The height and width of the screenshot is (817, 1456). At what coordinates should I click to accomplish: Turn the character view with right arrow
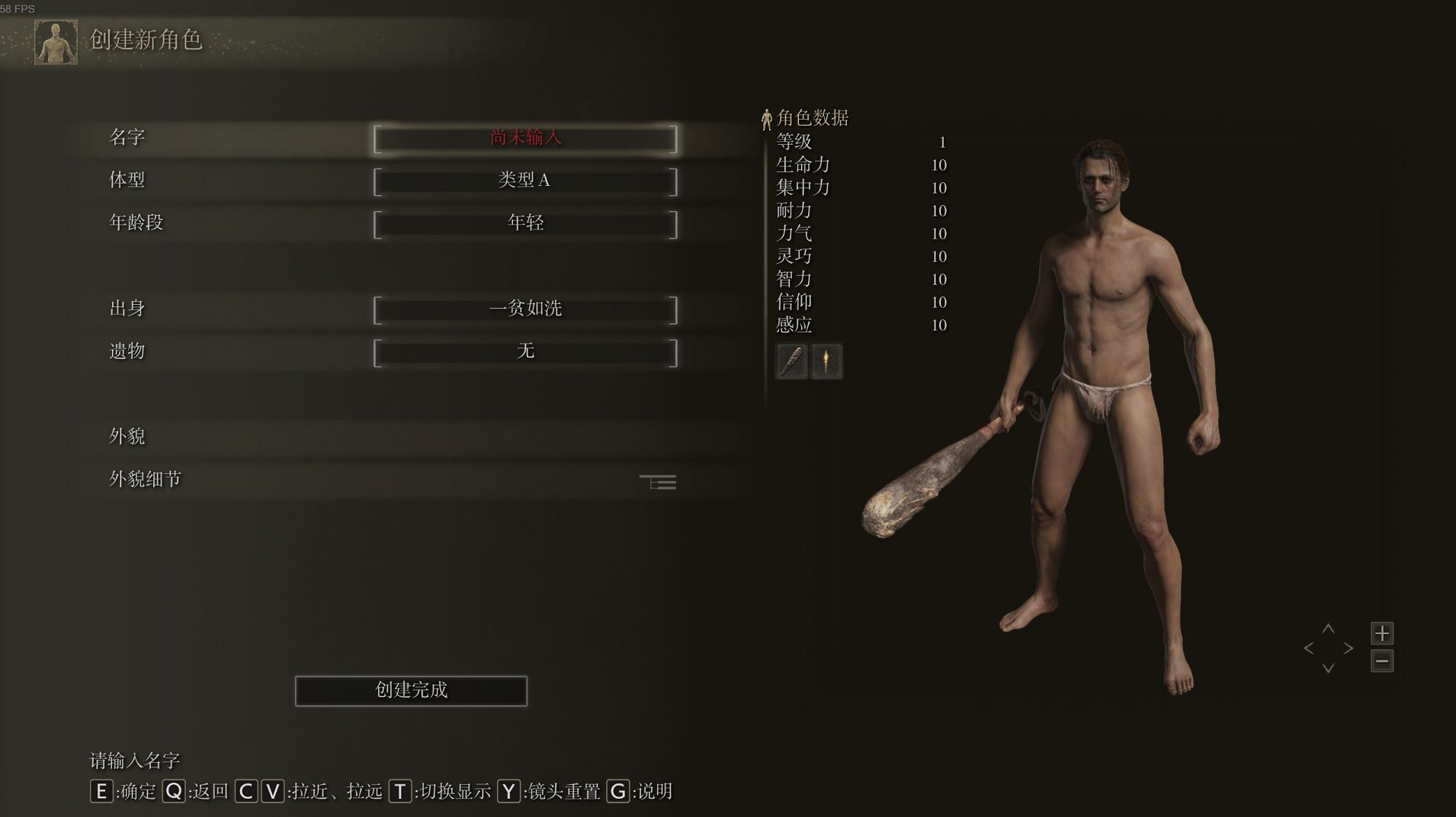(1348, 649)
